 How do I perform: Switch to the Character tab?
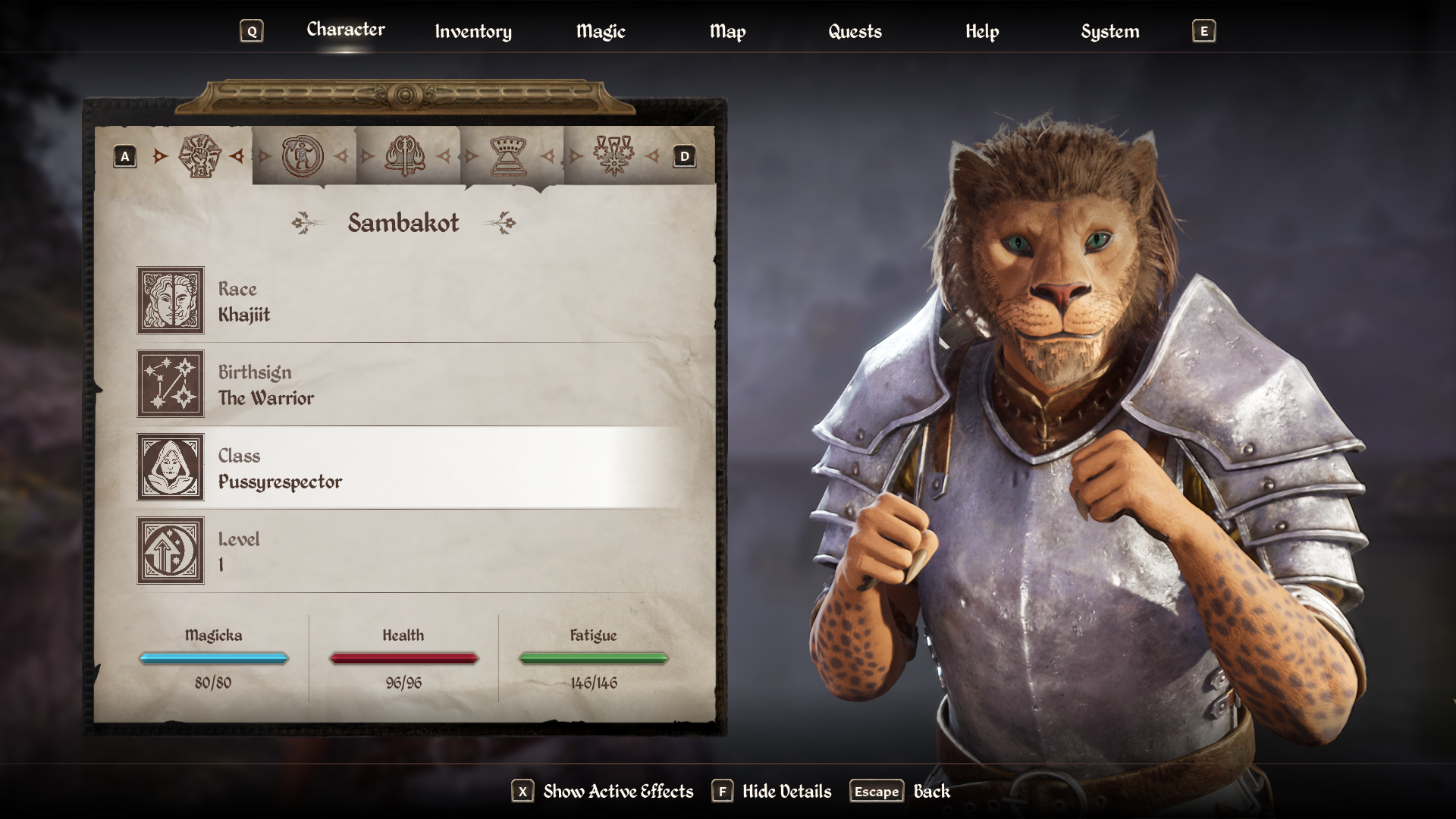pyautogui.click(x=346, y=30)
